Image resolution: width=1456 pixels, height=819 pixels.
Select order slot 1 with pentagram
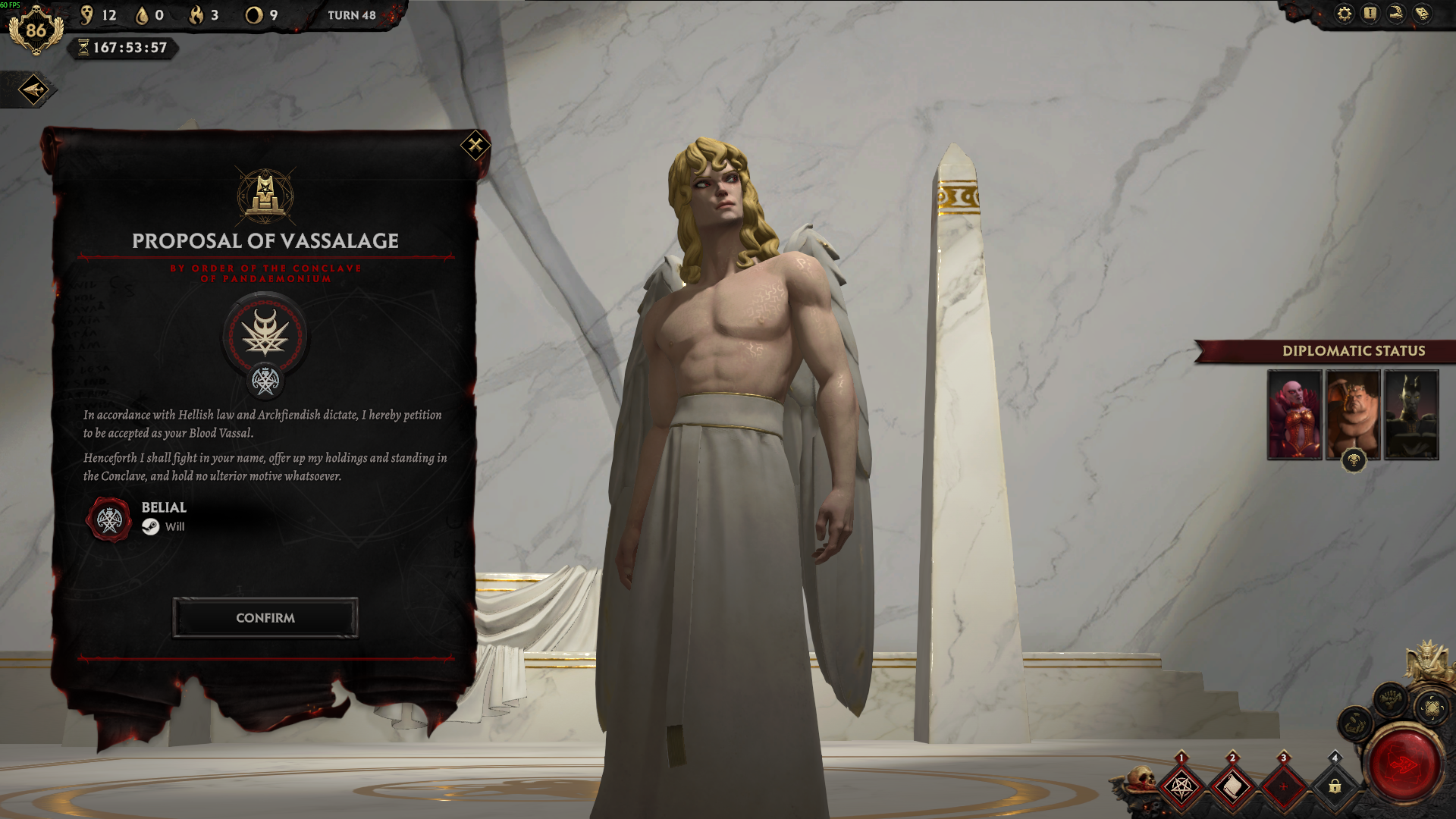(1181, 786)
